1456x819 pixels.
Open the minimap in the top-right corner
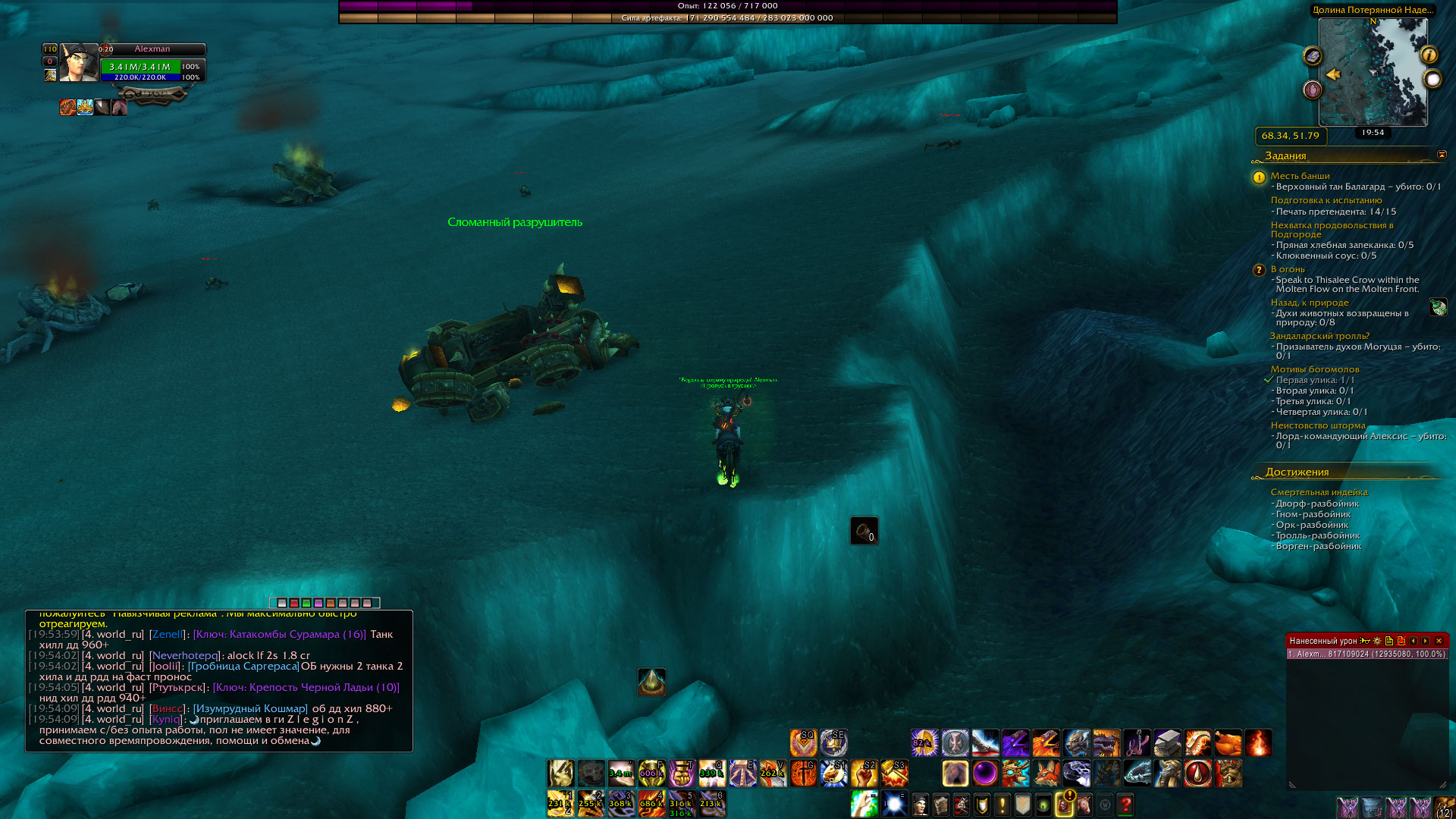[1373, 72]
